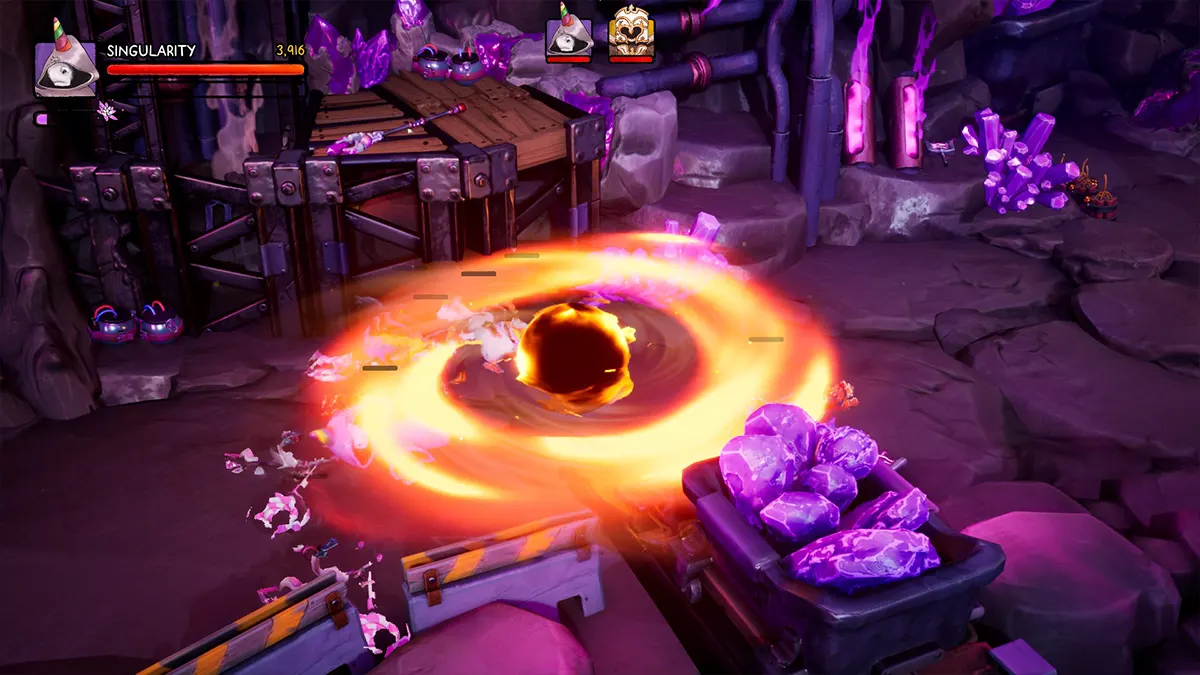Click the Singularity player portrait

point(66,67)
